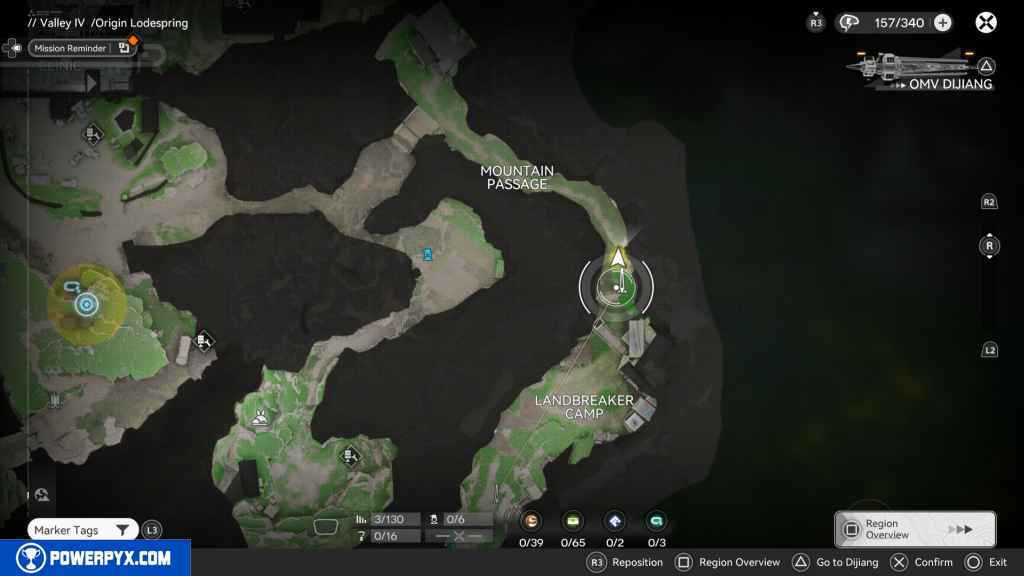Click the PowerPyx.com watermark logo
The width and height of the screenshot is (1024, 576).
click(93, 558)
